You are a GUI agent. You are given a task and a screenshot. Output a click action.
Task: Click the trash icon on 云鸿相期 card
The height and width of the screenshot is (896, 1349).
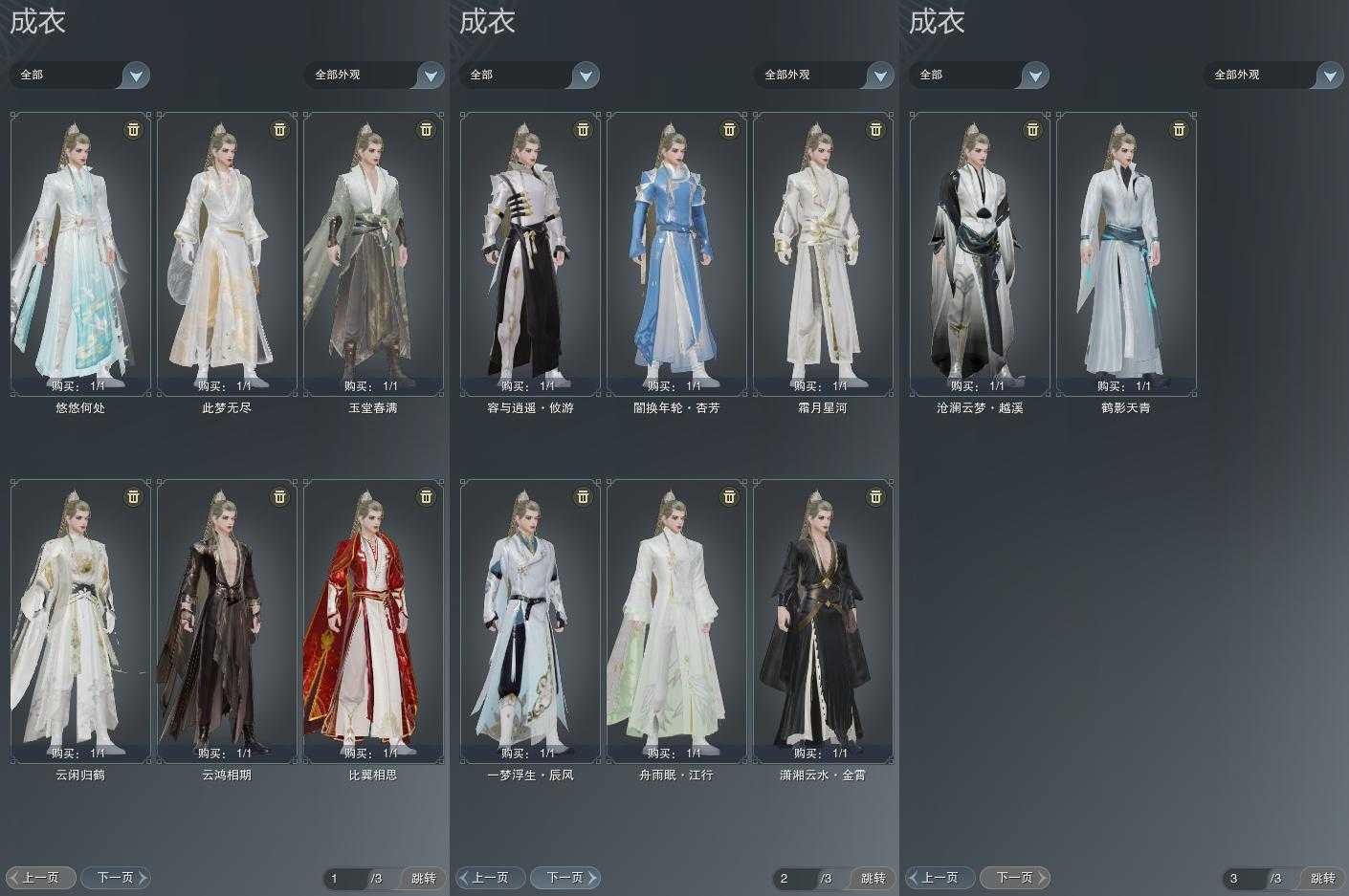click(279, 496)
